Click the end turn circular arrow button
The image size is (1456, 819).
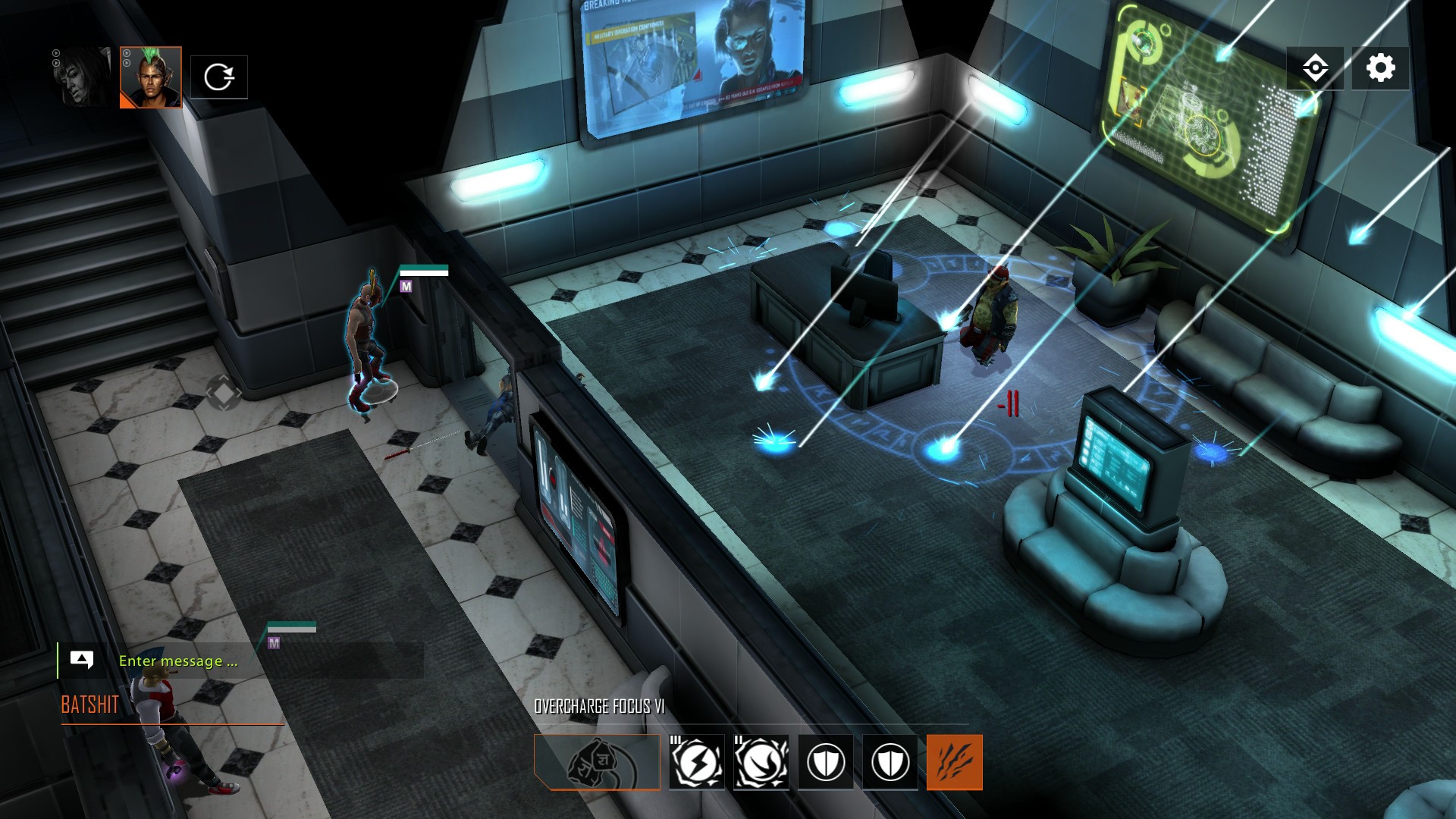(218, 77)
